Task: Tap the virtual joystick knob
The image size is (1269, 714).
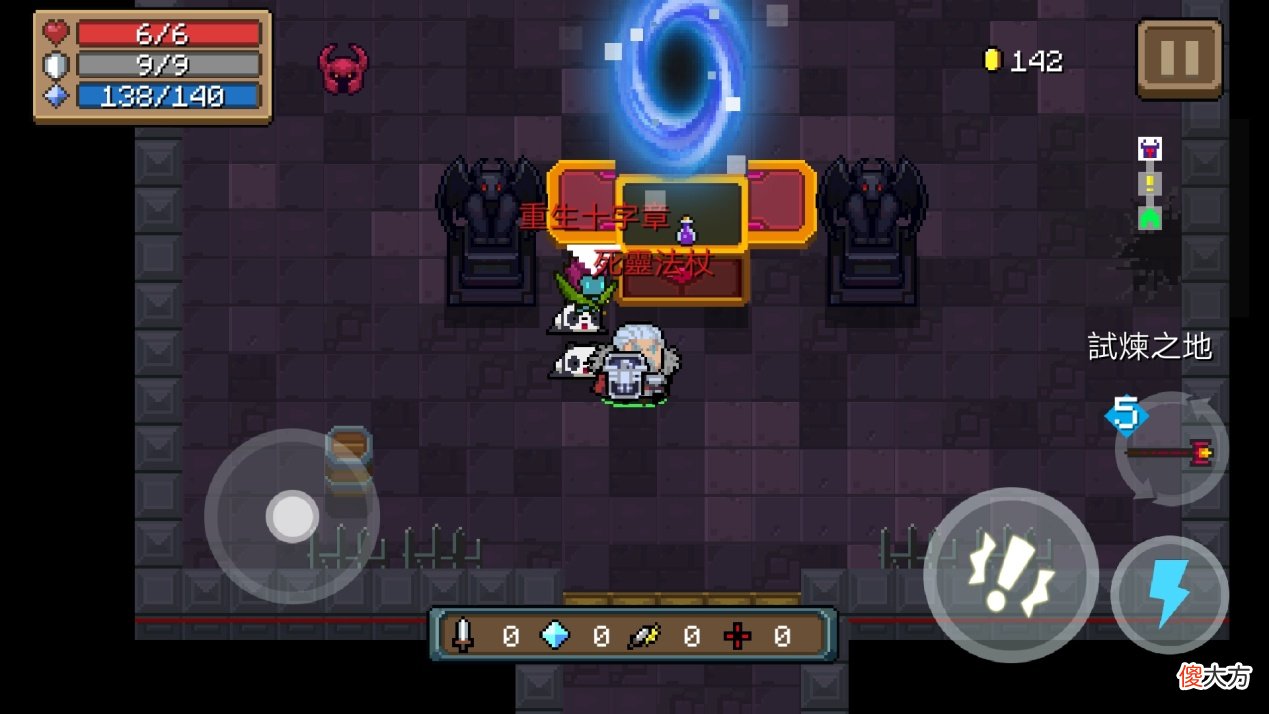Action: (x=292, y=516)
